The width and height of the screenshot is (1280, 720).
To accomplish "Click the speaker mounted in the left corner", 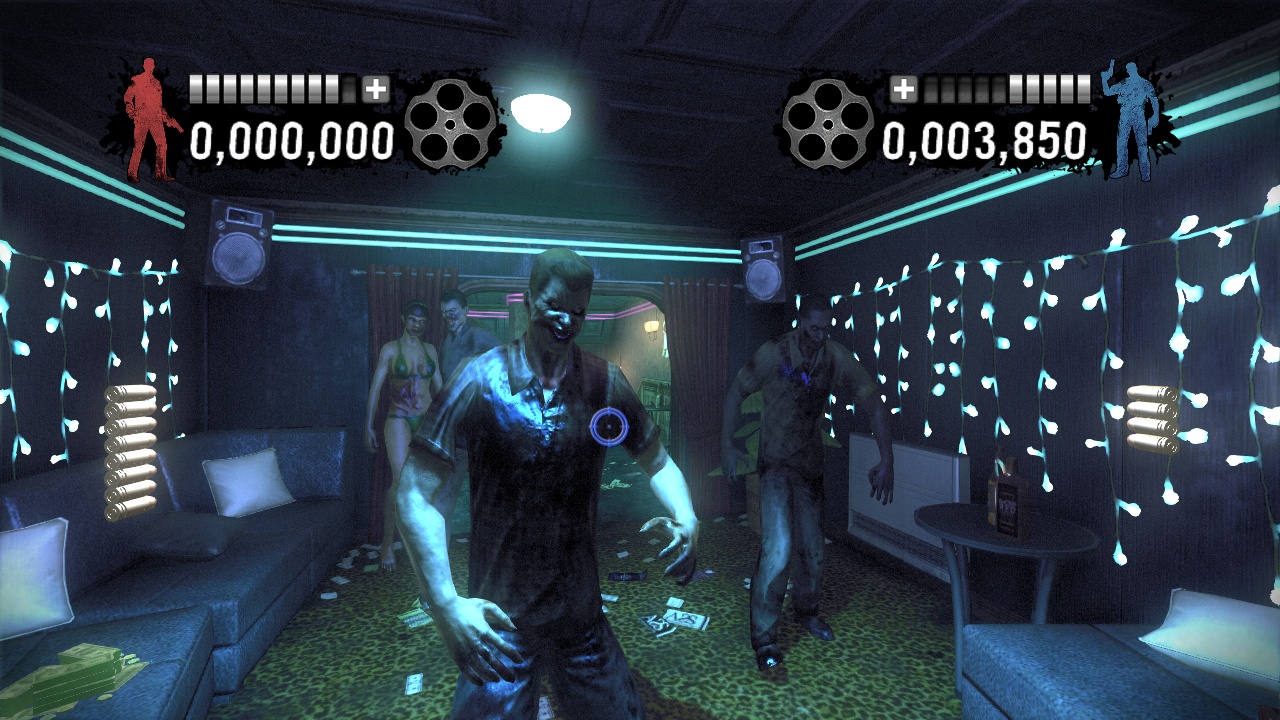I will tap(240, 240).
